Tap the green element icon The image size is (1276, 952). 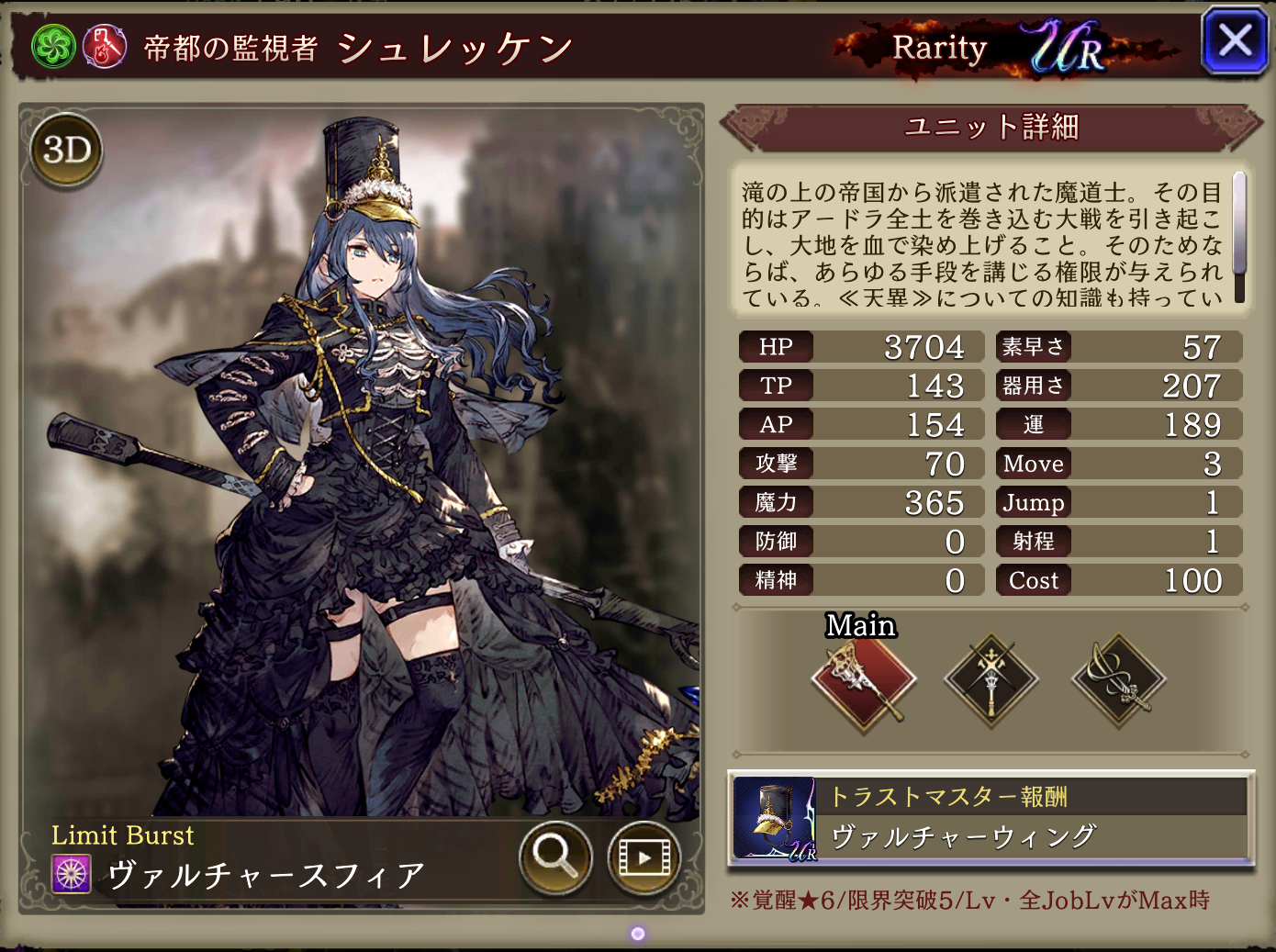pyautogui.click(x=53, y=47)
